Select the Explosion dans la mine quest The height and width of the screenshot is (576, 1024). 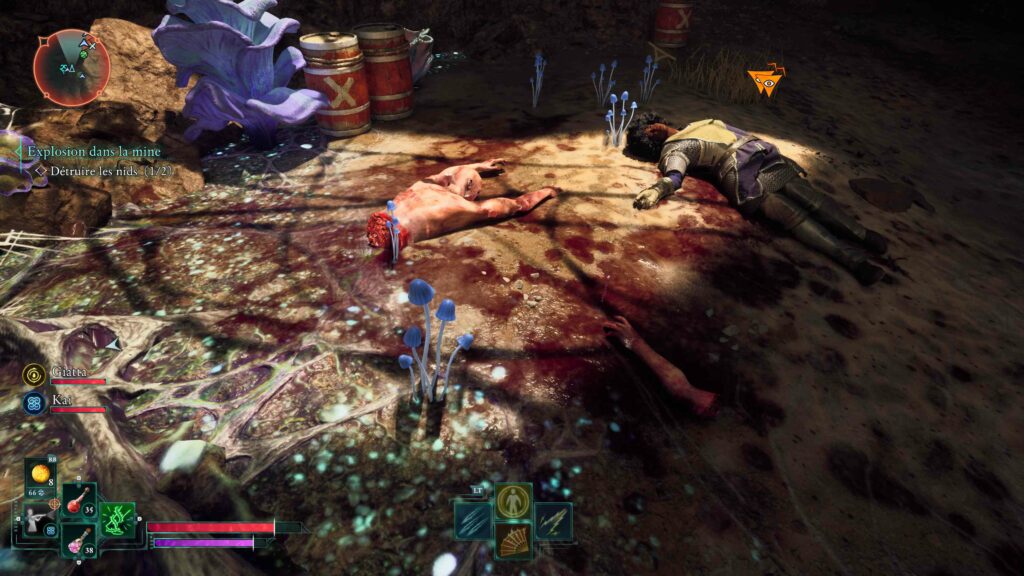(94, 152)
